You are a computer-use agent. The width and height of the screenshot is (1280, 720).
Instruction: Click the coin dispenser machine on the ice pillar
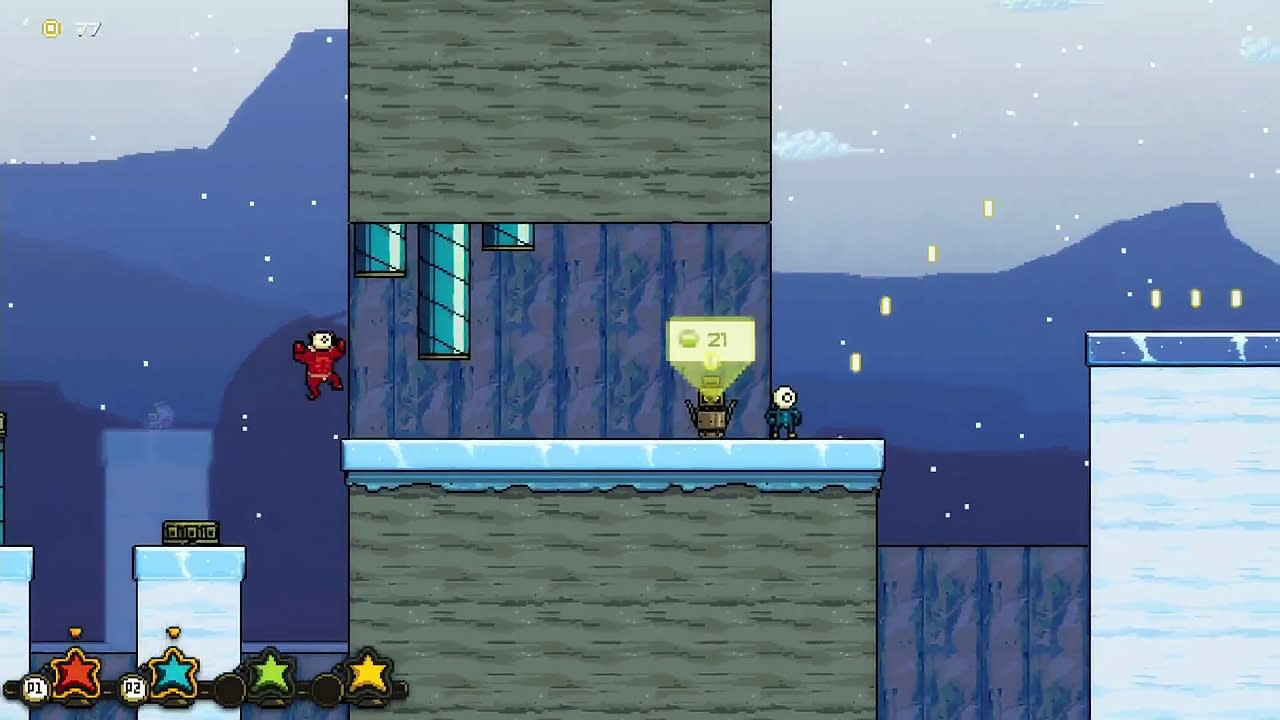190,532
